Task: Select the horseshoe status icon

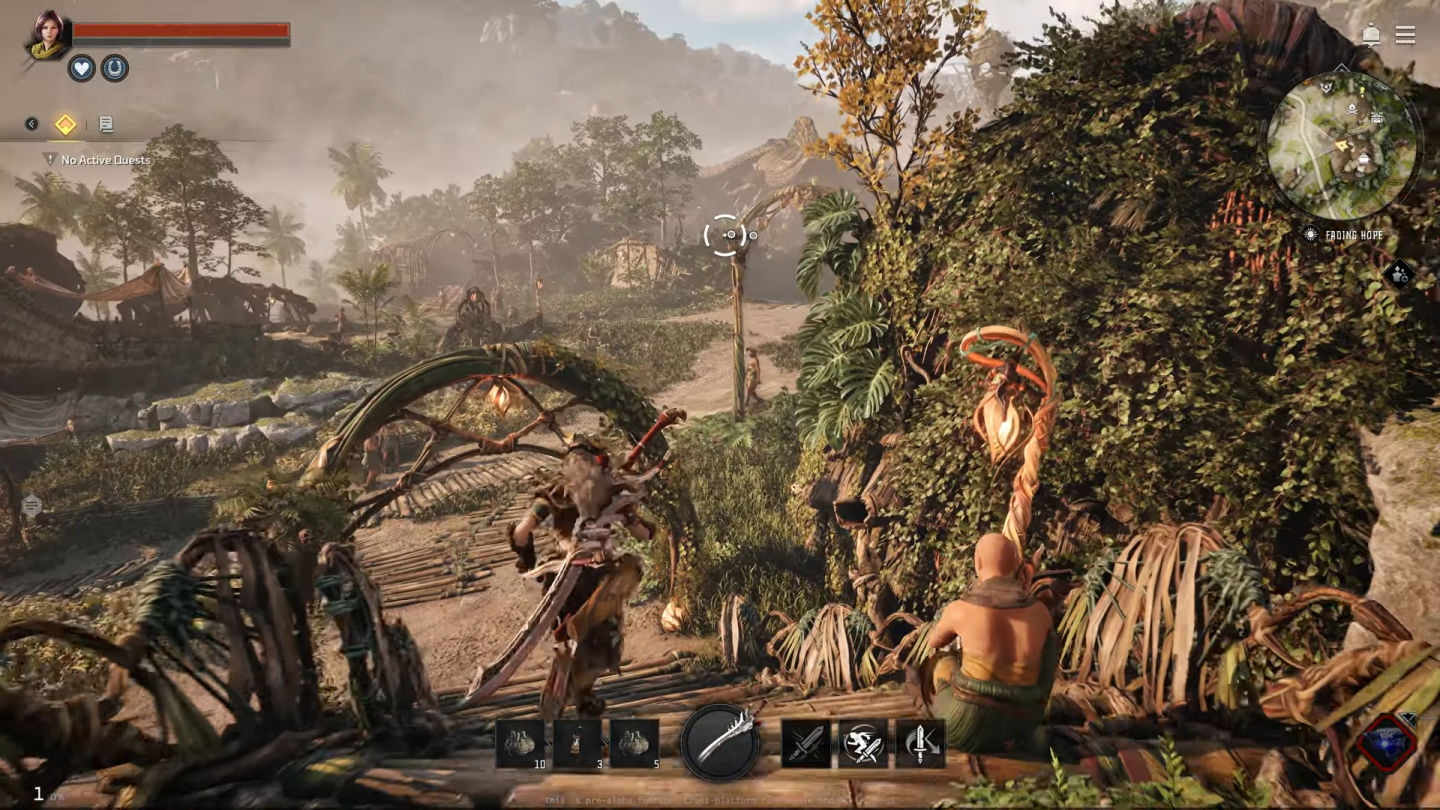Action: (x=115, y=68)
